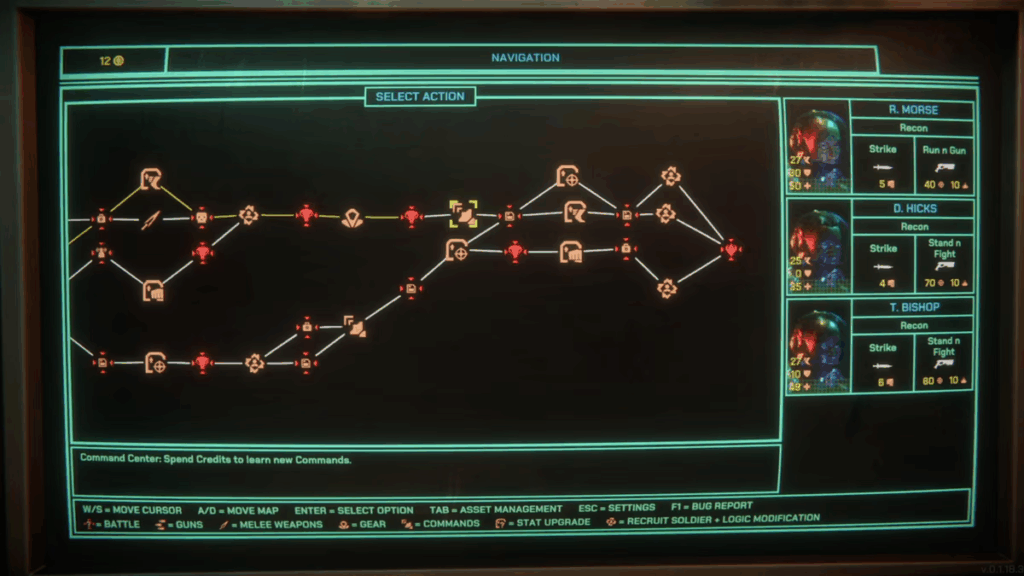The width and height of the screenshot is (1024, 576).
Task: Select R. Morse's soldier portrait
Action: click(x=818, y=146)
